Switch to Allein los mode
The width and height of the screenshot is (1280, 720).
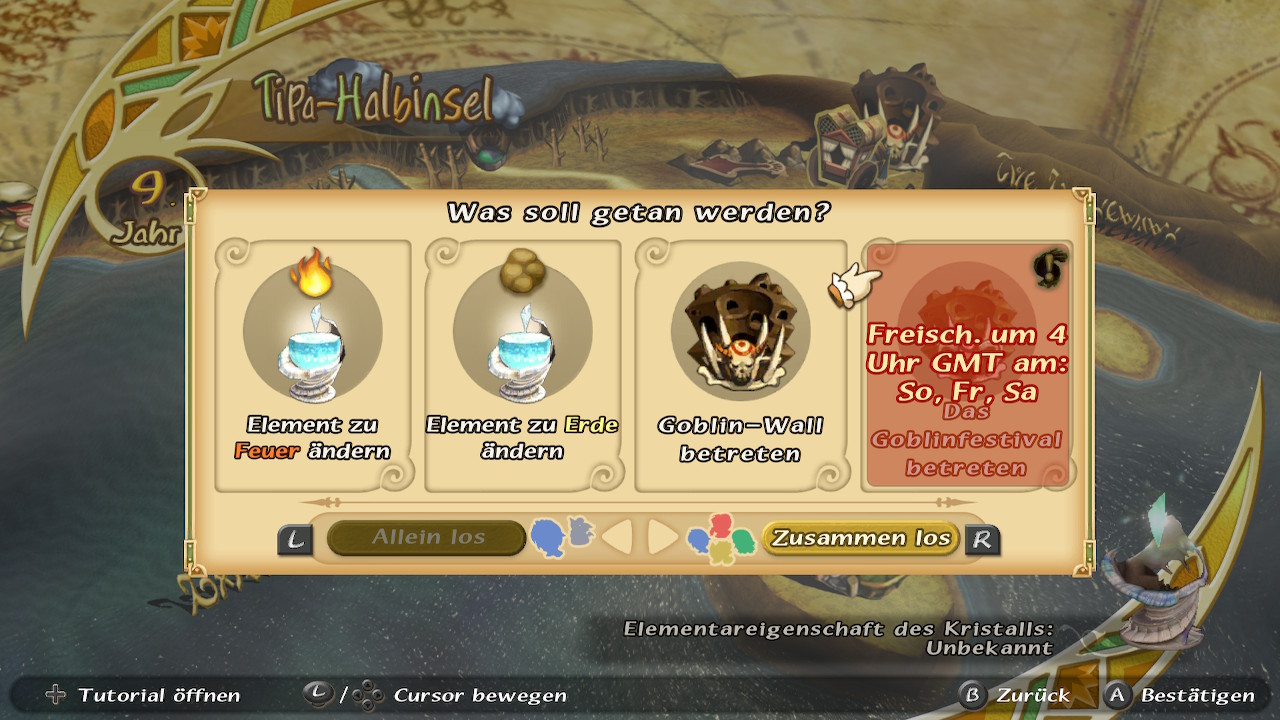click(427, 538)
